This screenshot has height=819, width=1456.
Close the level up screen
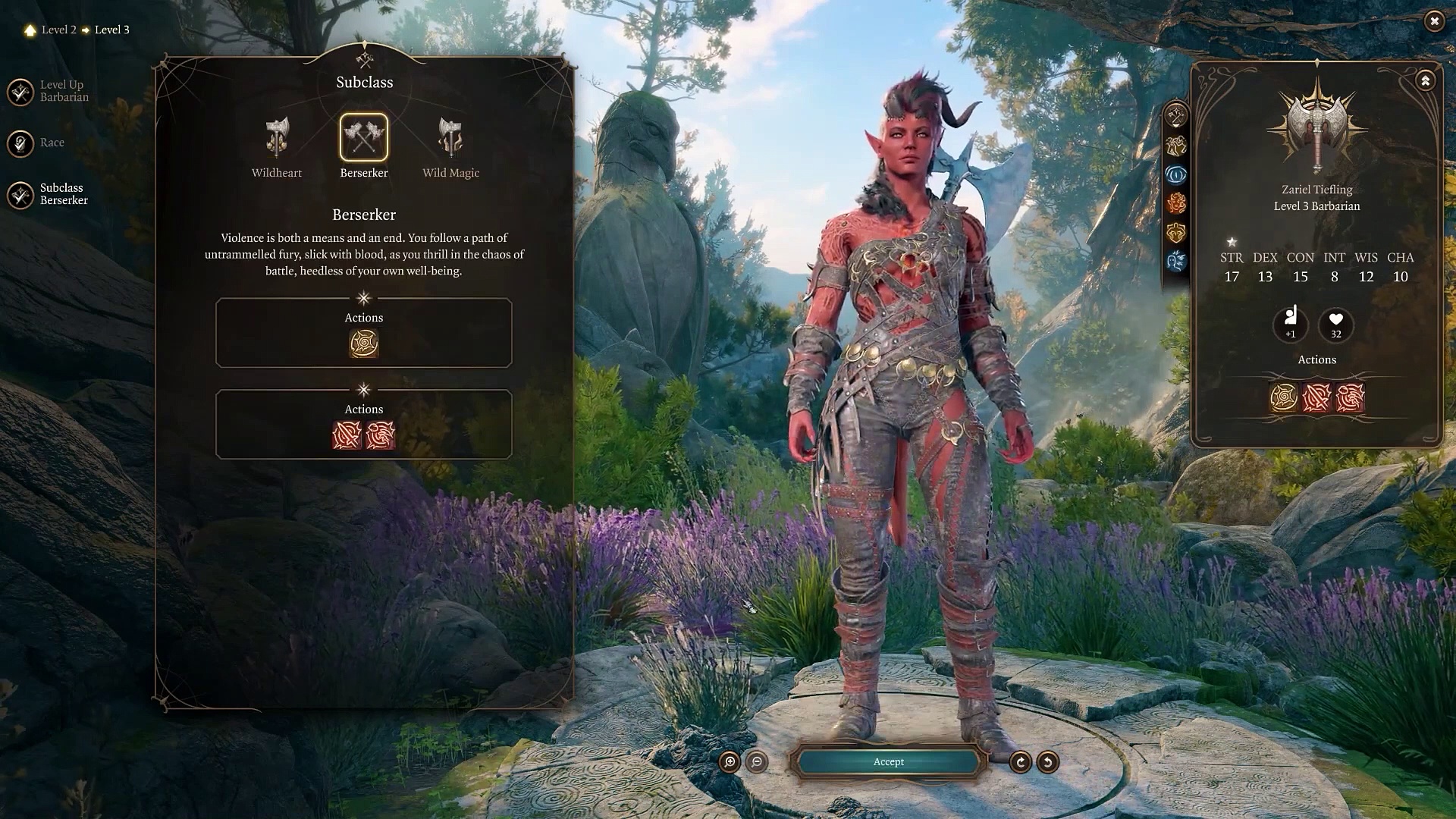click(x=1434, y=21)
